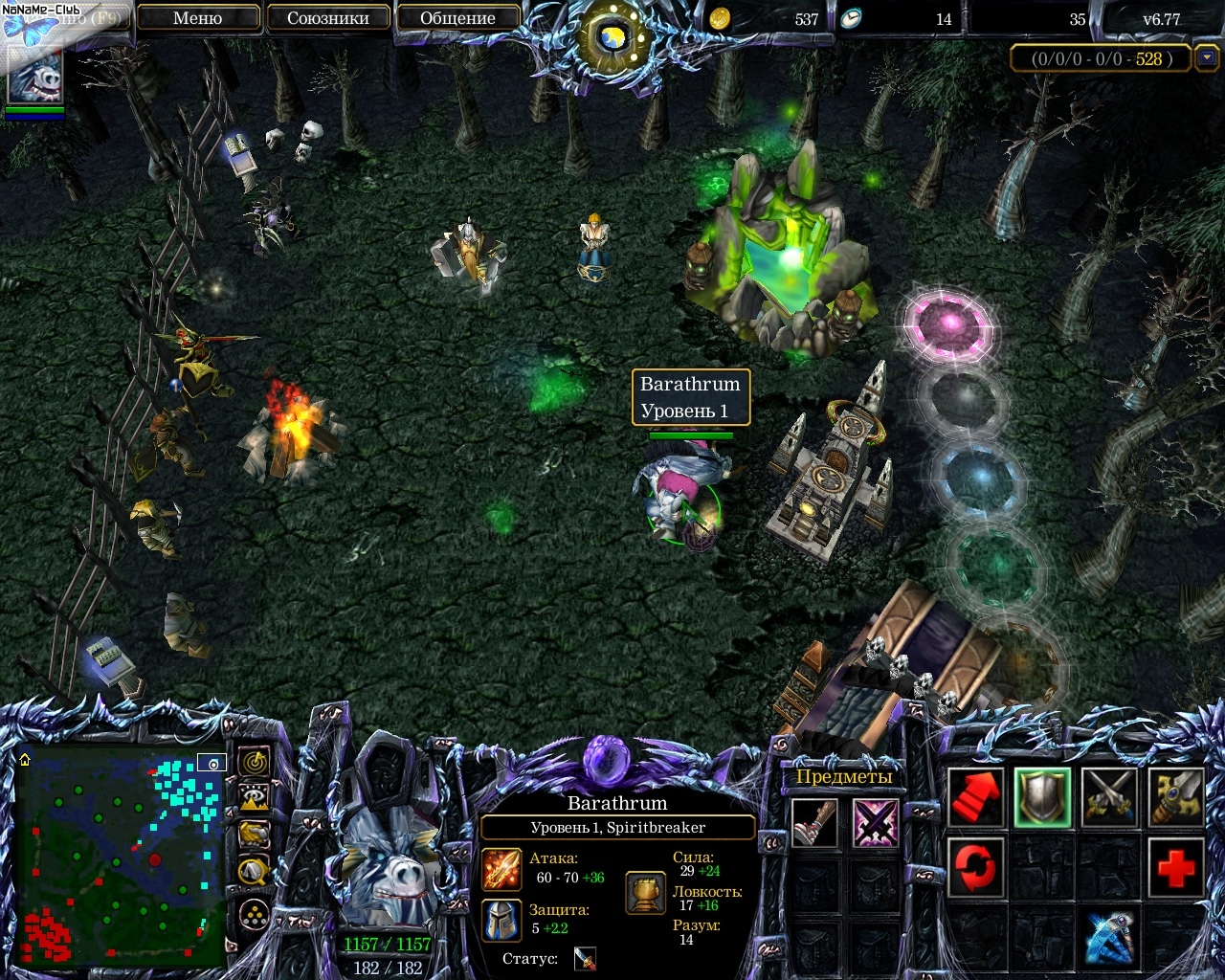
Task: Choose the crossed swords Attack command
Action: 1108,798
